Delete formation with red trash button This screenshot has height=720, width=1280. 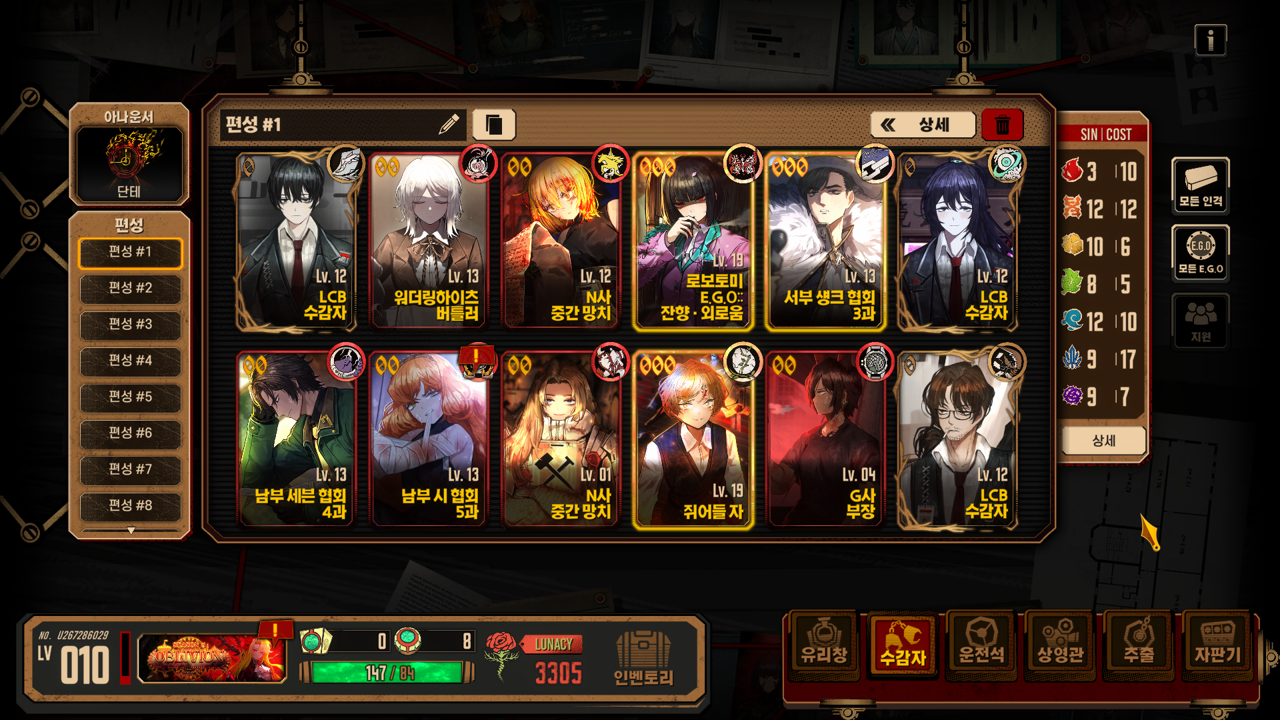(1002, 125)
